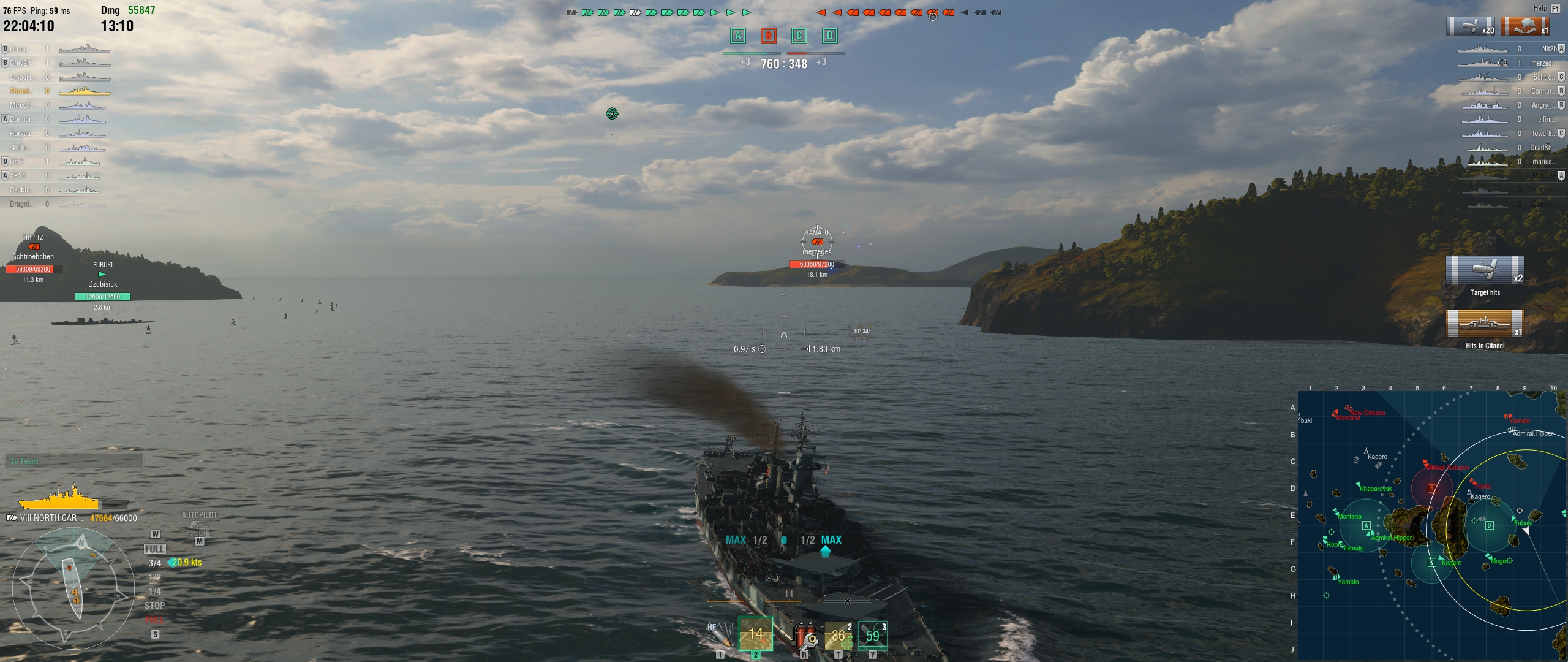Select the HE shell ammunition
1568x662 pixels.
pos(721,635)
